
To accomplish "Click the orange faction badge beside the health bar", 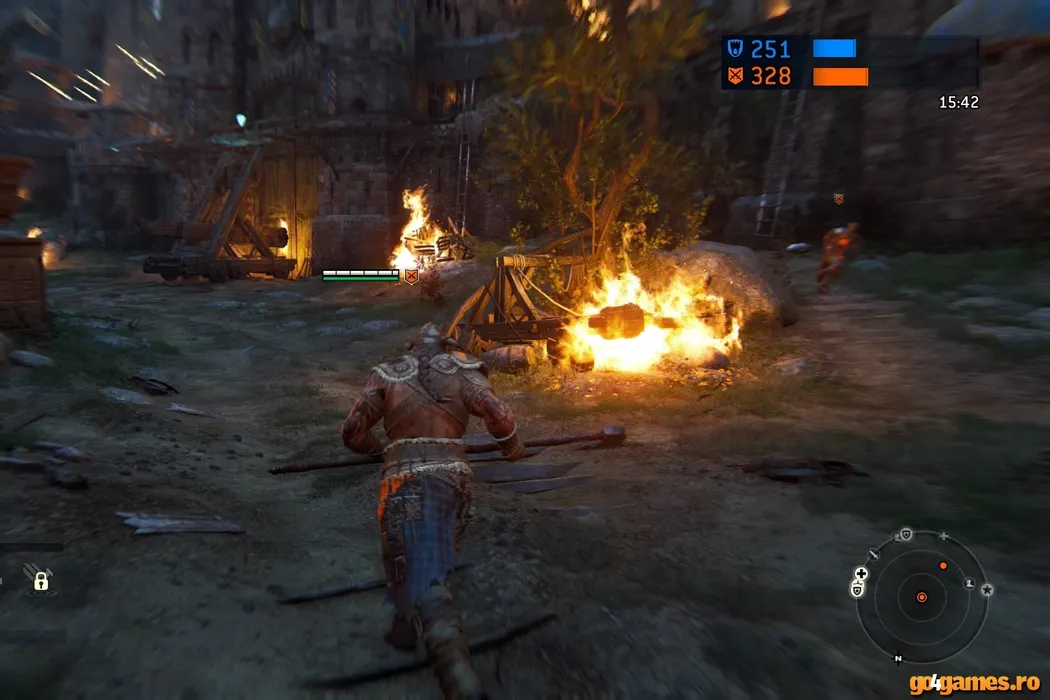I will (x=410, y=275).
